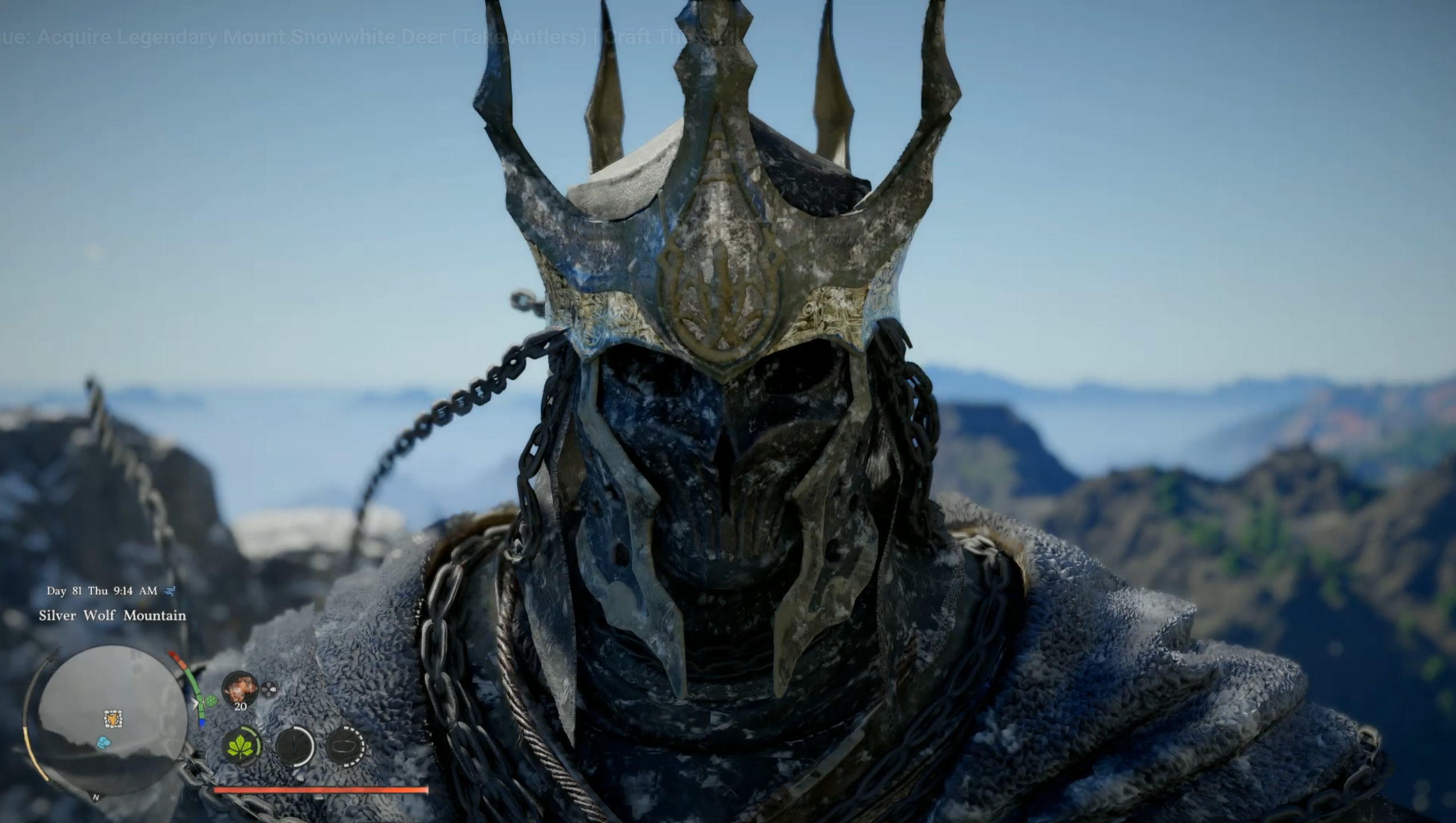
Task: Click the blue wind weather icon
Action: click(x=170, y=590)
